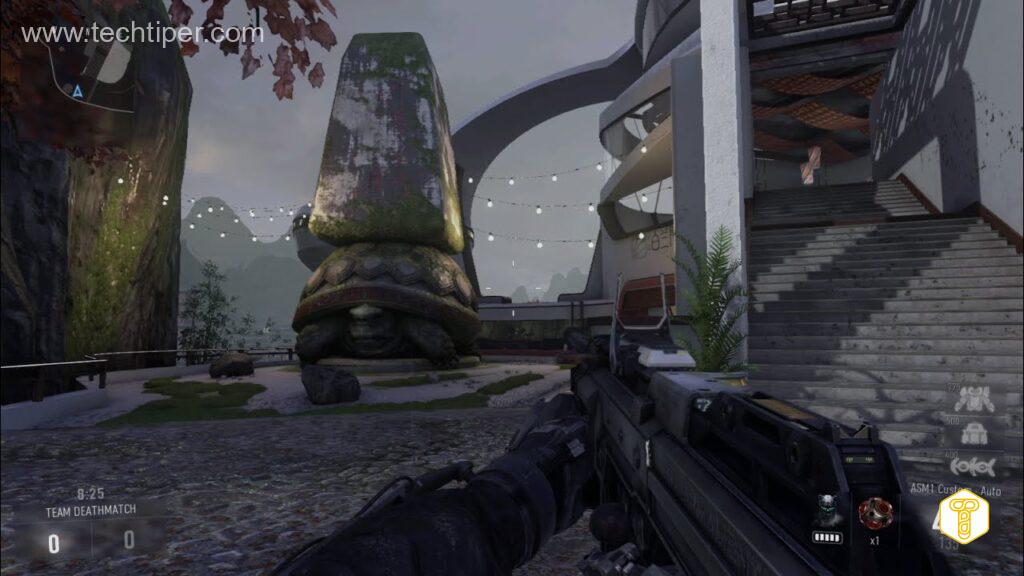
Task: Select the UAV drone scorestreak icon
Action: pos(966,465)
